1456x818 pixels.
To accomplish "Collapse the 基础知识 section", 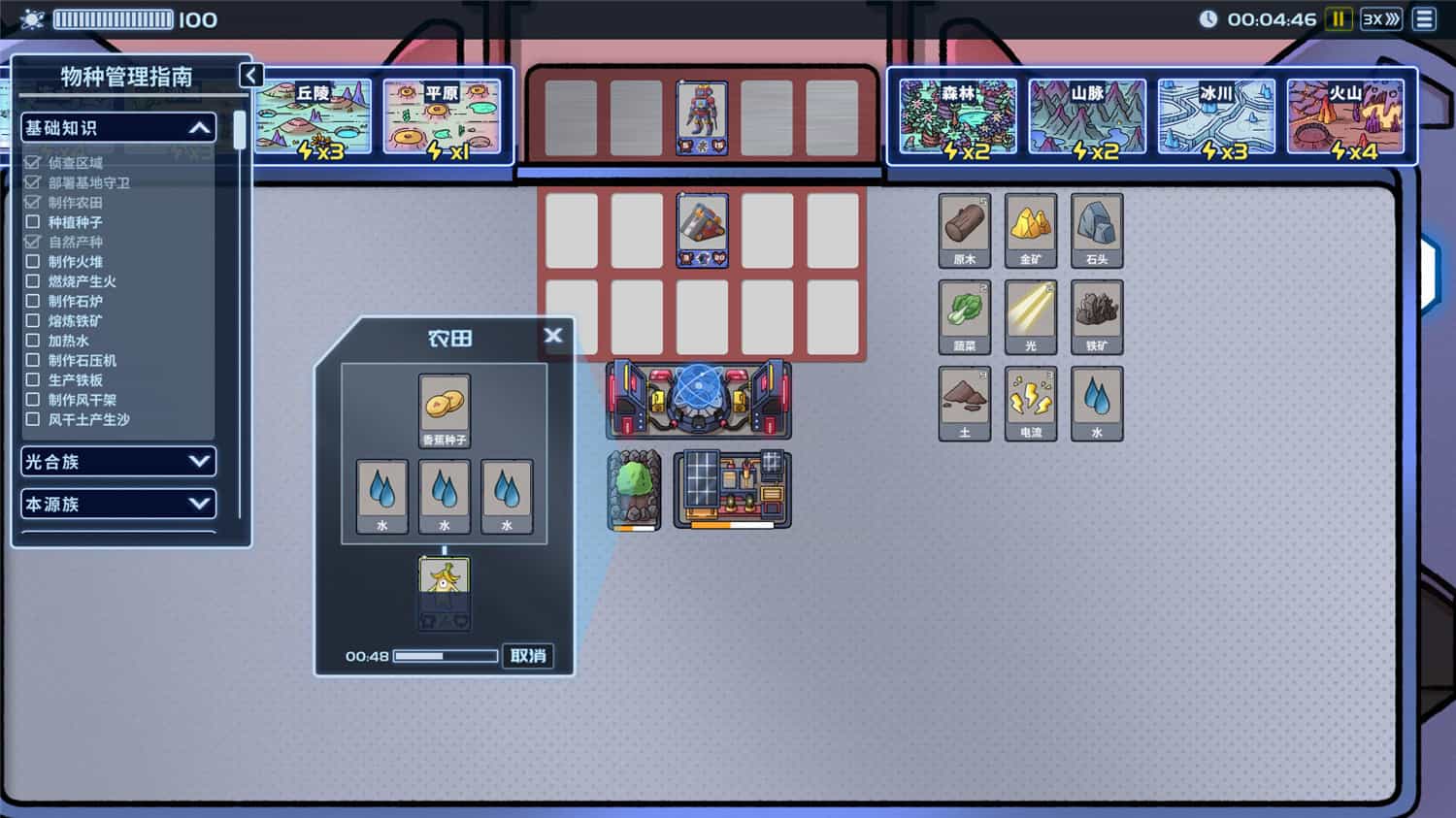I will (199, 127).
